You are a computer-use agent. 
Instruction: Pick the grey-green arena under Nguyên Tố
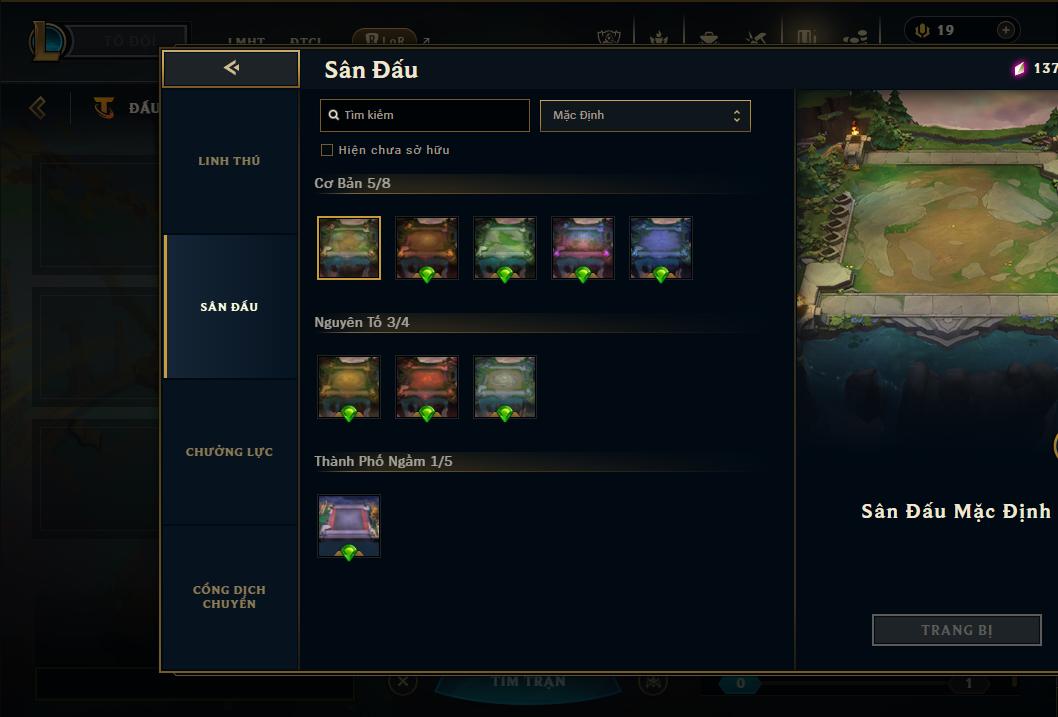tap(505, 386)
